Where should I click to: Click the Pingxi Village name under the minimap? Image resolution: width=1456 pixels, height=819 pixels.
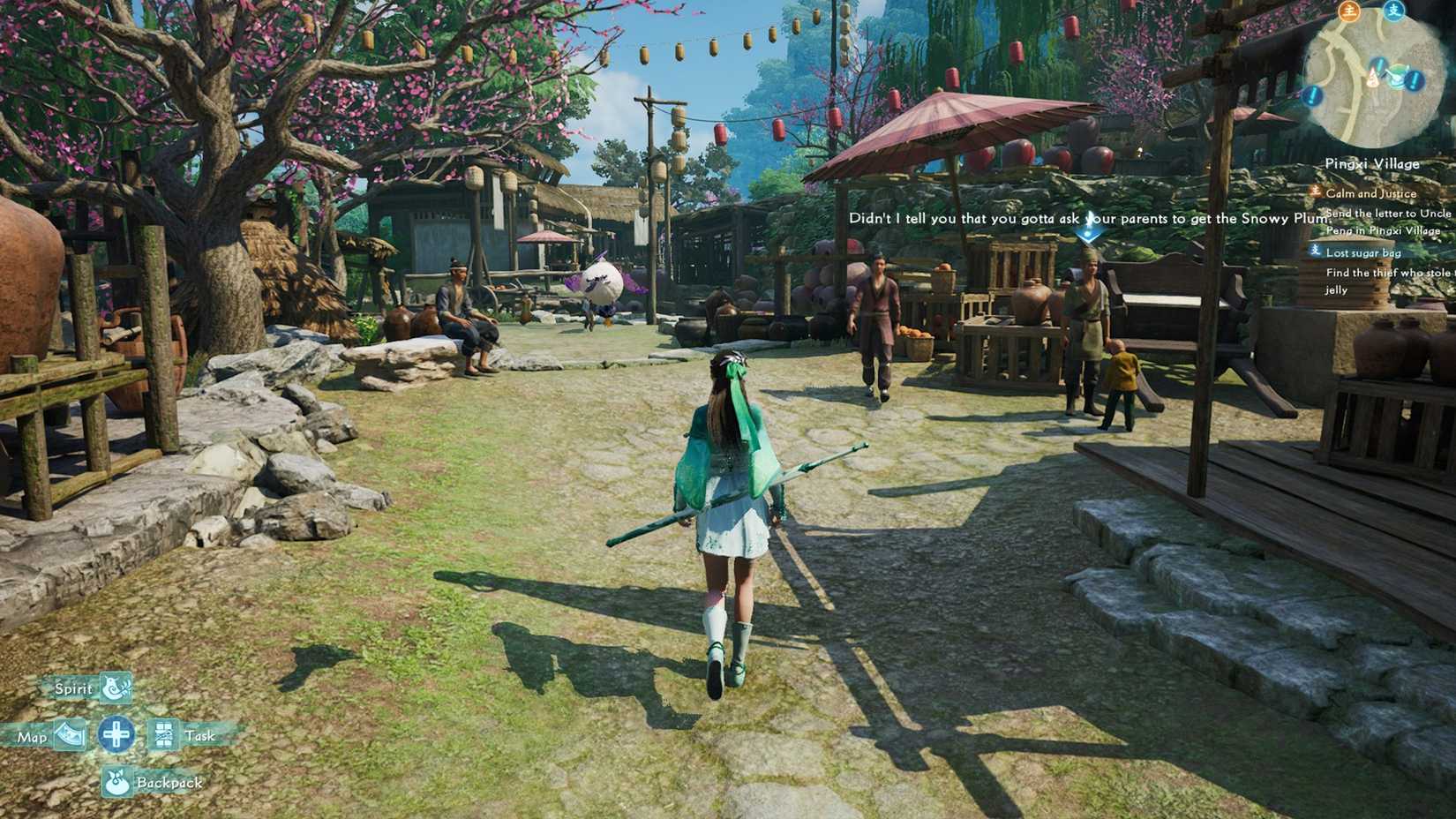click(x=1372, y=163)
